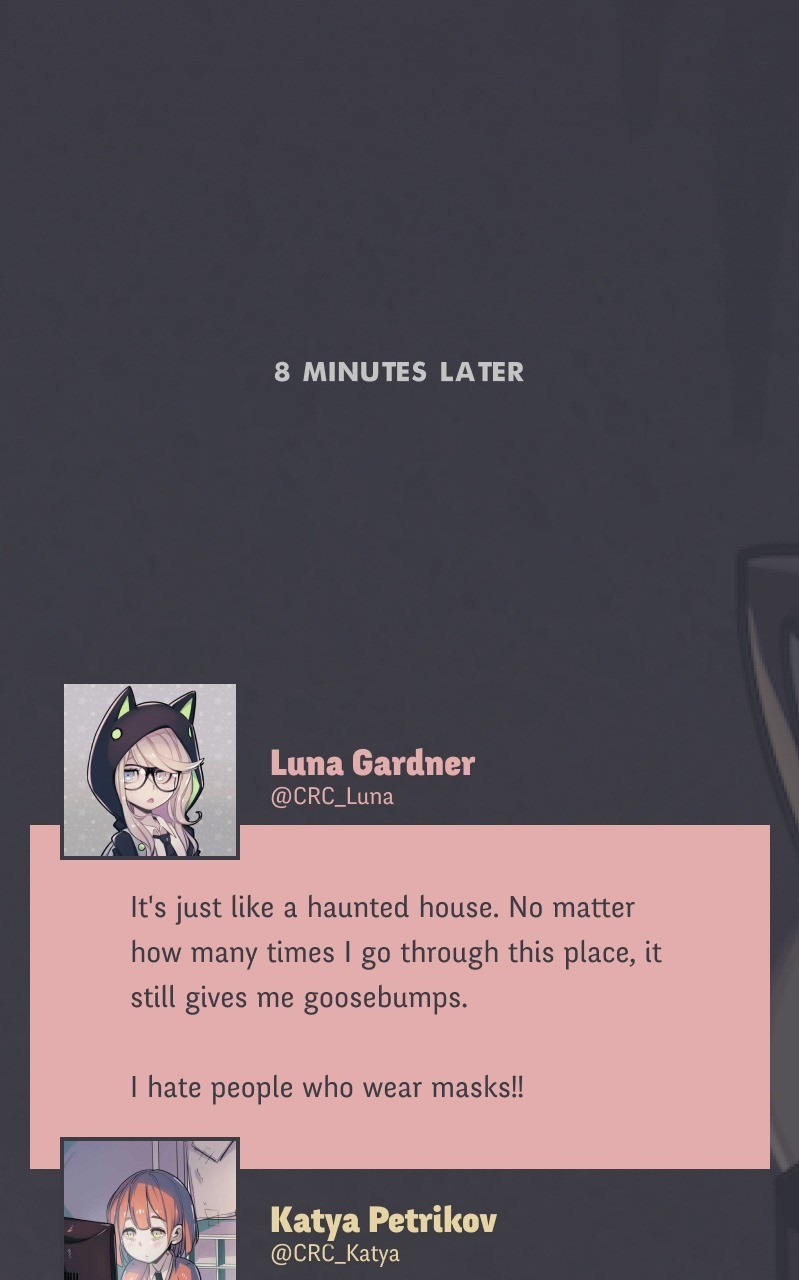Image resolution: width=799 pixels, height=1280 pixels.
Task: Open the @CRC_Katya handle
Action: tap(335, 1254)
